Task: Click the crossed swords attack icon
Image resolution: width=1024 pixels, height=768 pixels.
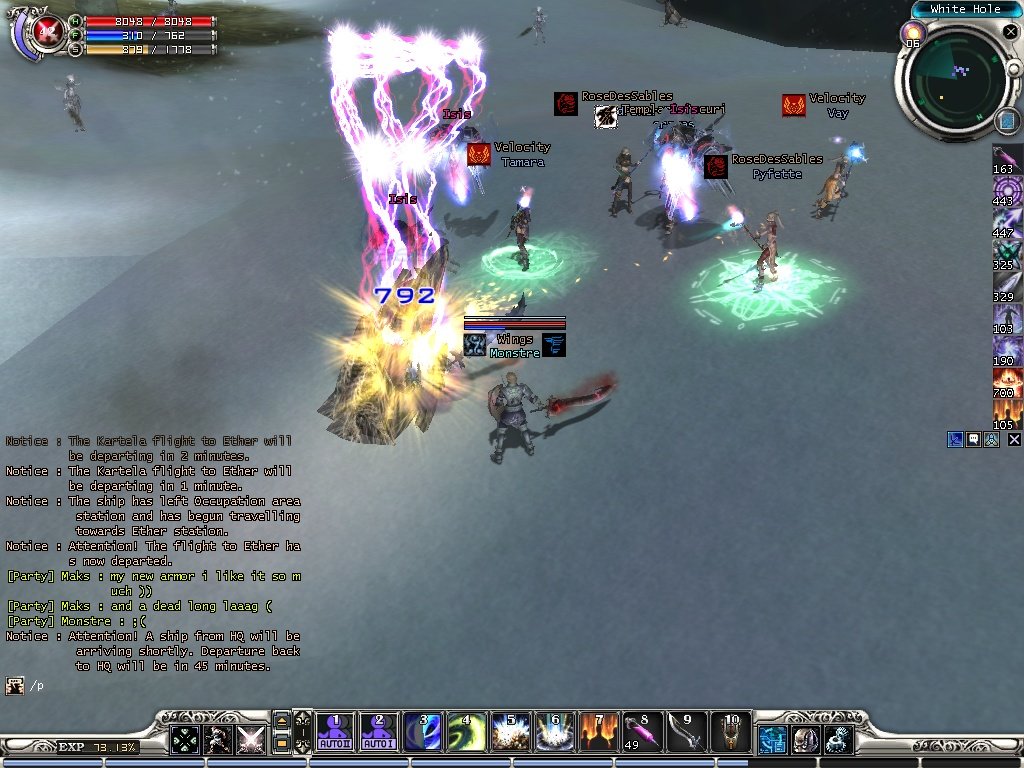Action: pos(250,739)
